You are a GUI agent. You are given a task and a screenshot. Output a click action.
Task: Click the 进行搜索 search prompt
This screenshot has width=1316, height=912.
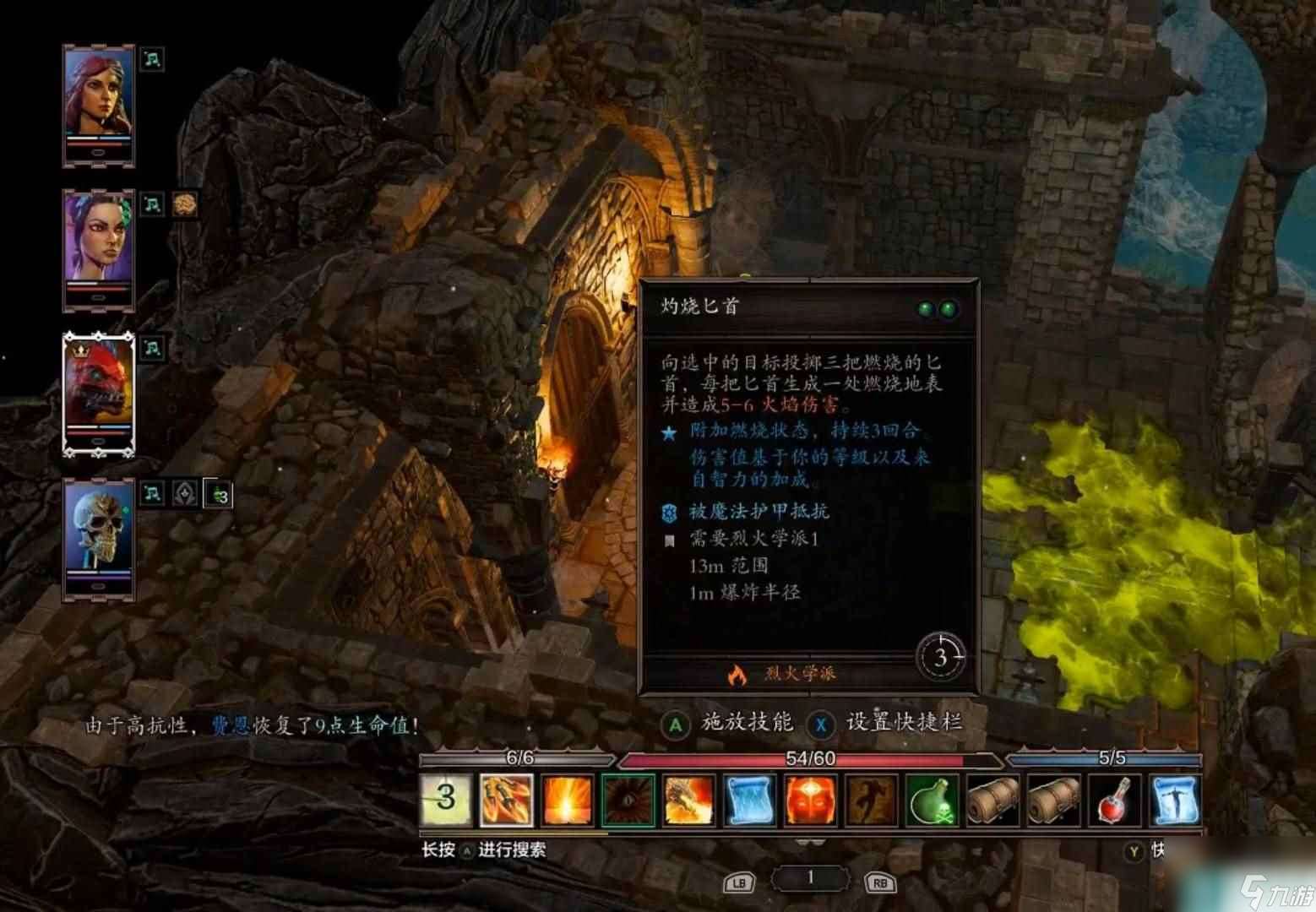point(514,851)
